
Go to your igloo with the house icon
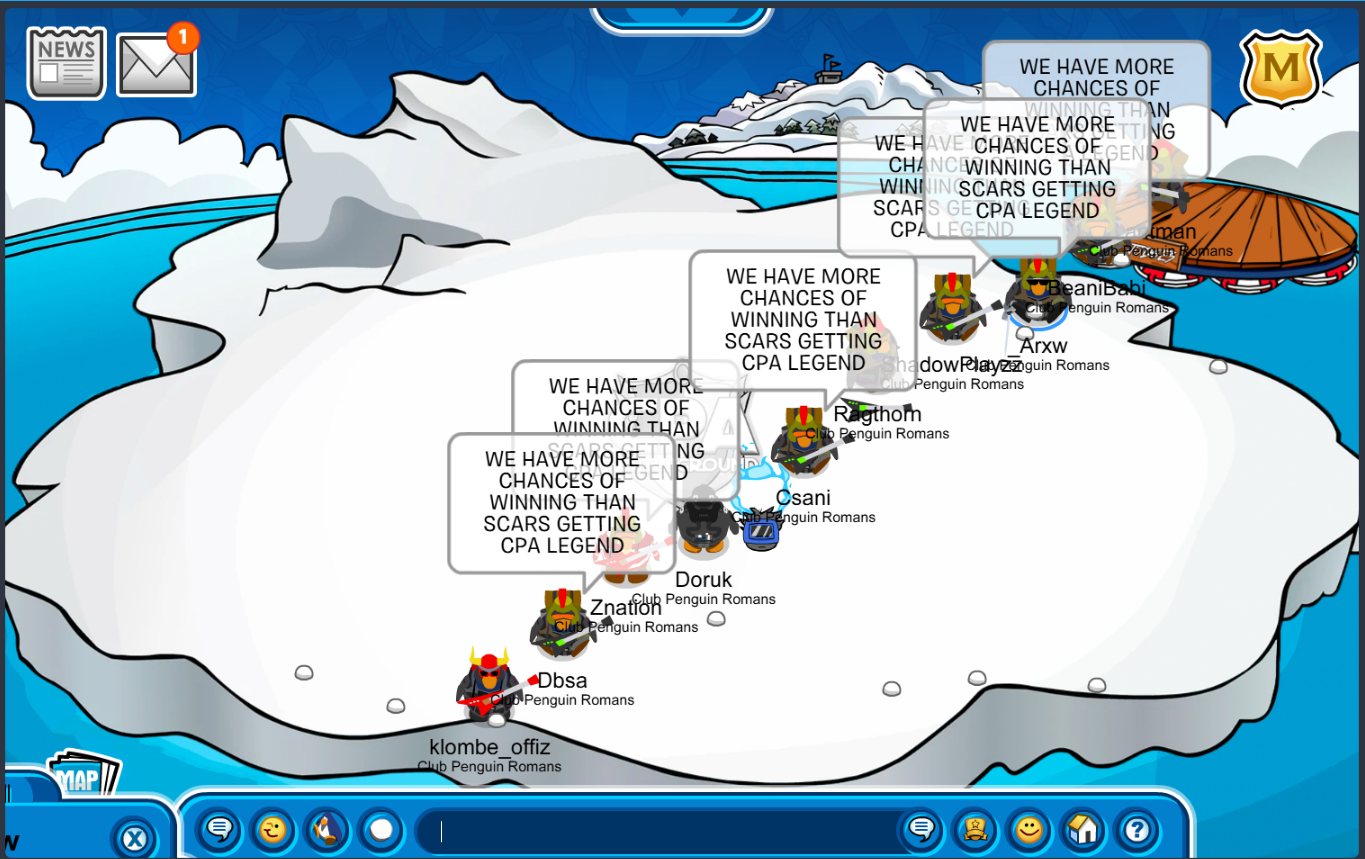[x=1082, y=829]
